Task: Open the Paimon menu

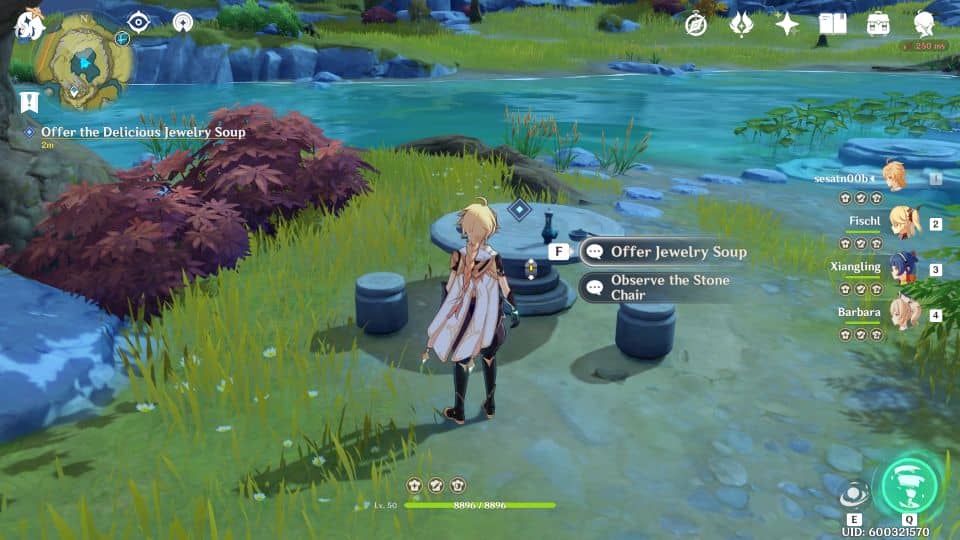Action: tap(28, 24)
